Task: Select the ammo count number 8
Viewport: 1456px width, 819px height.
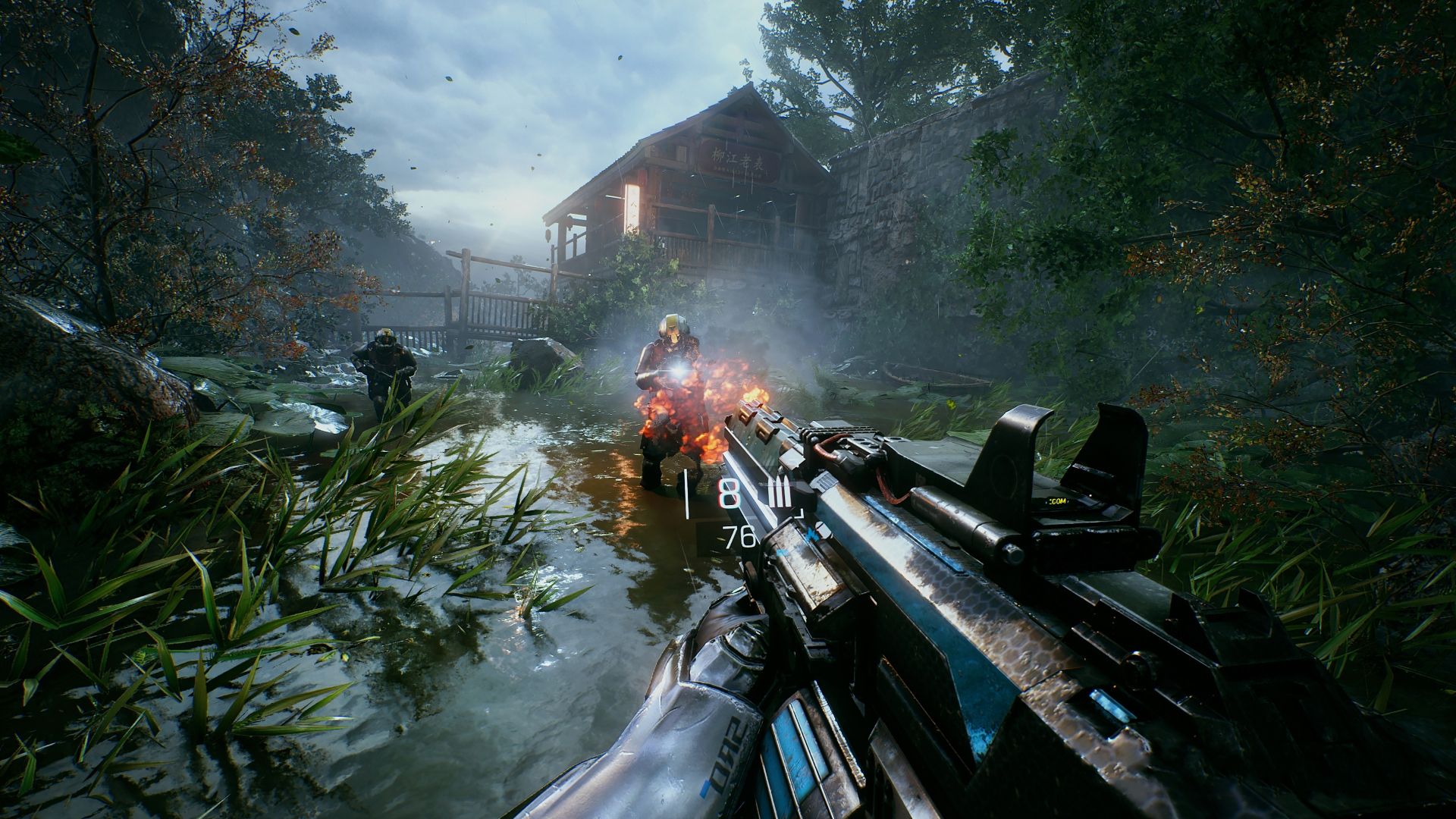Action: point(728,493)
